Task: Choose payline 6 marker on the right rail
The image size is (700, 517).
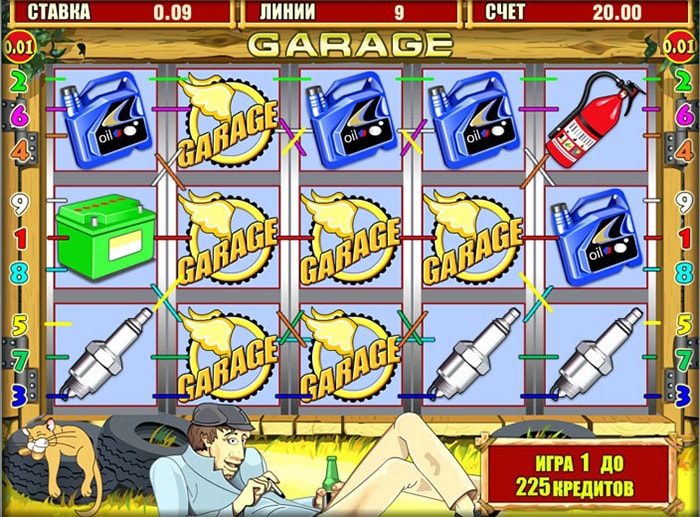Action: 684,115
